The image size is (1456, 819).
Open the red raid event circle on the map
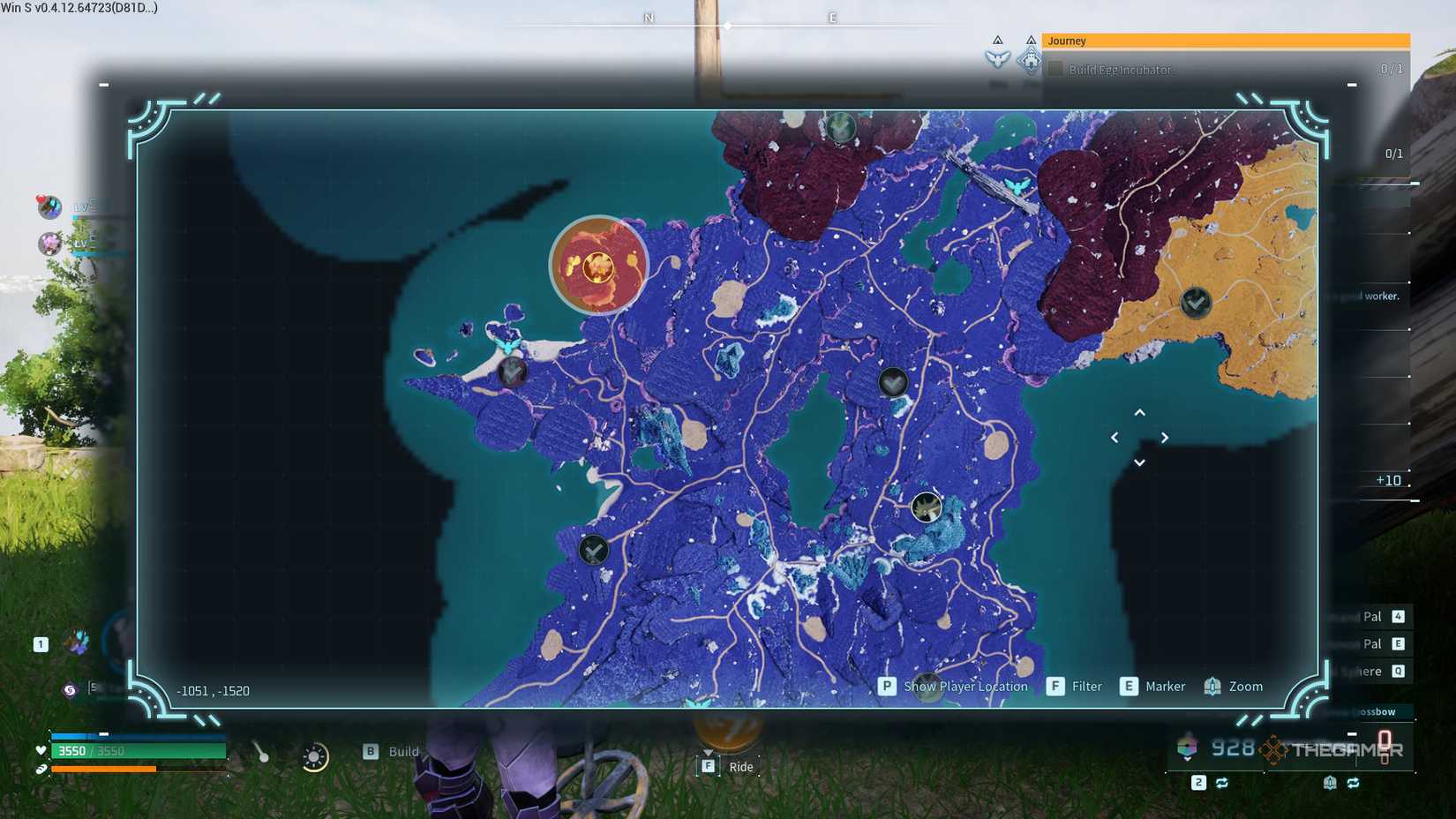[599, 265]
